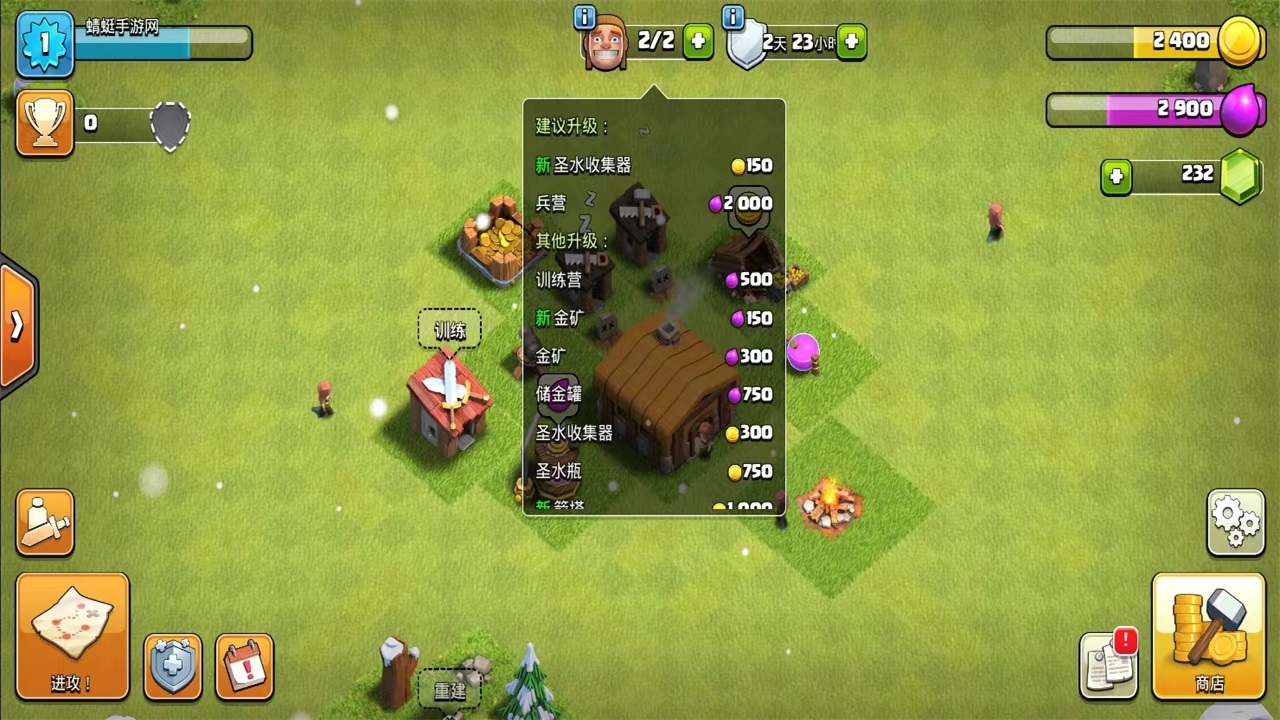Show builder info via the builder face's i icon
The image size is (1280, 720).
pyautogui.click(x=585, y=17)
